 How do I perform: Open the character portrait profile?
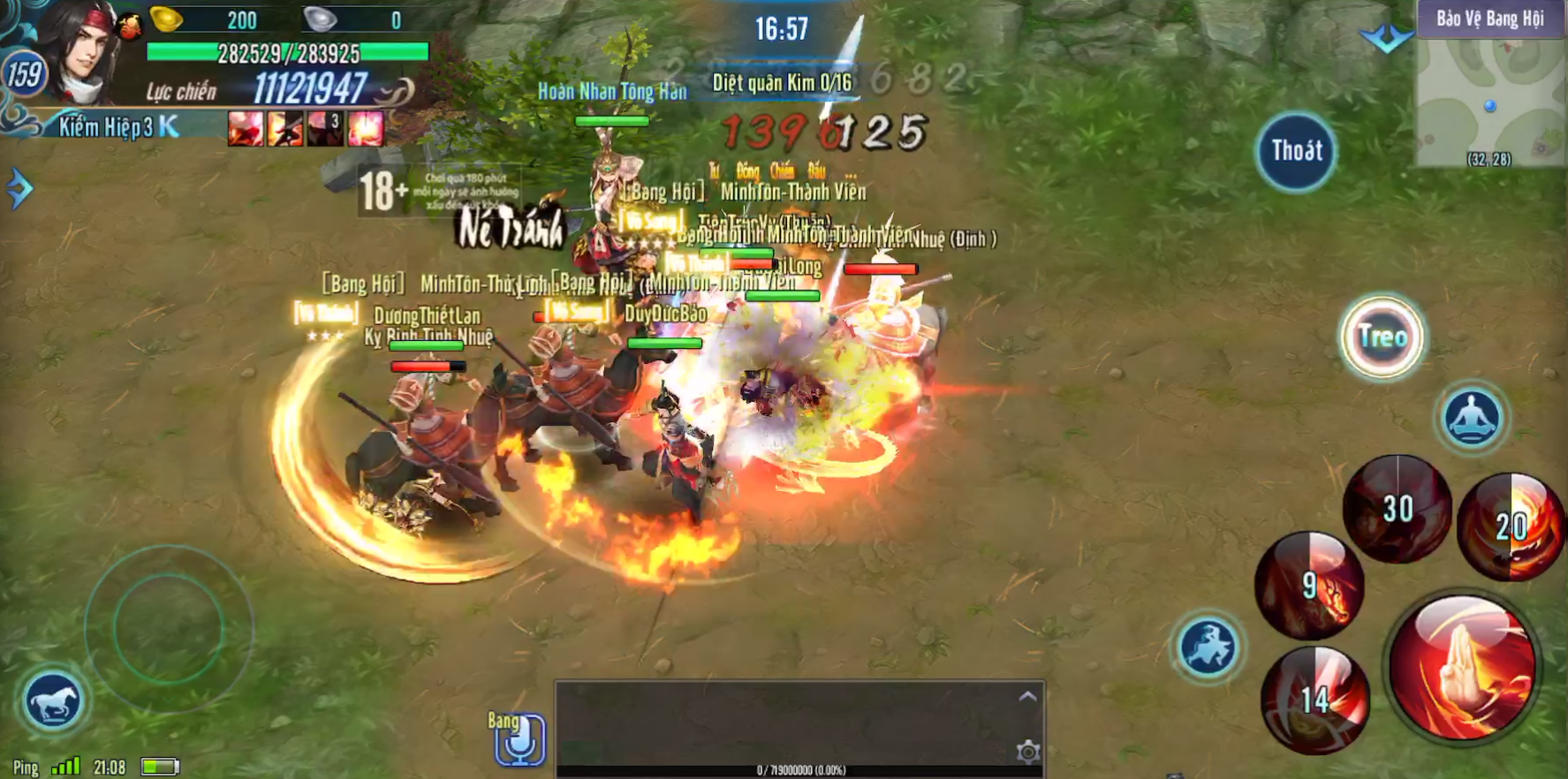[x=84, y=51]
